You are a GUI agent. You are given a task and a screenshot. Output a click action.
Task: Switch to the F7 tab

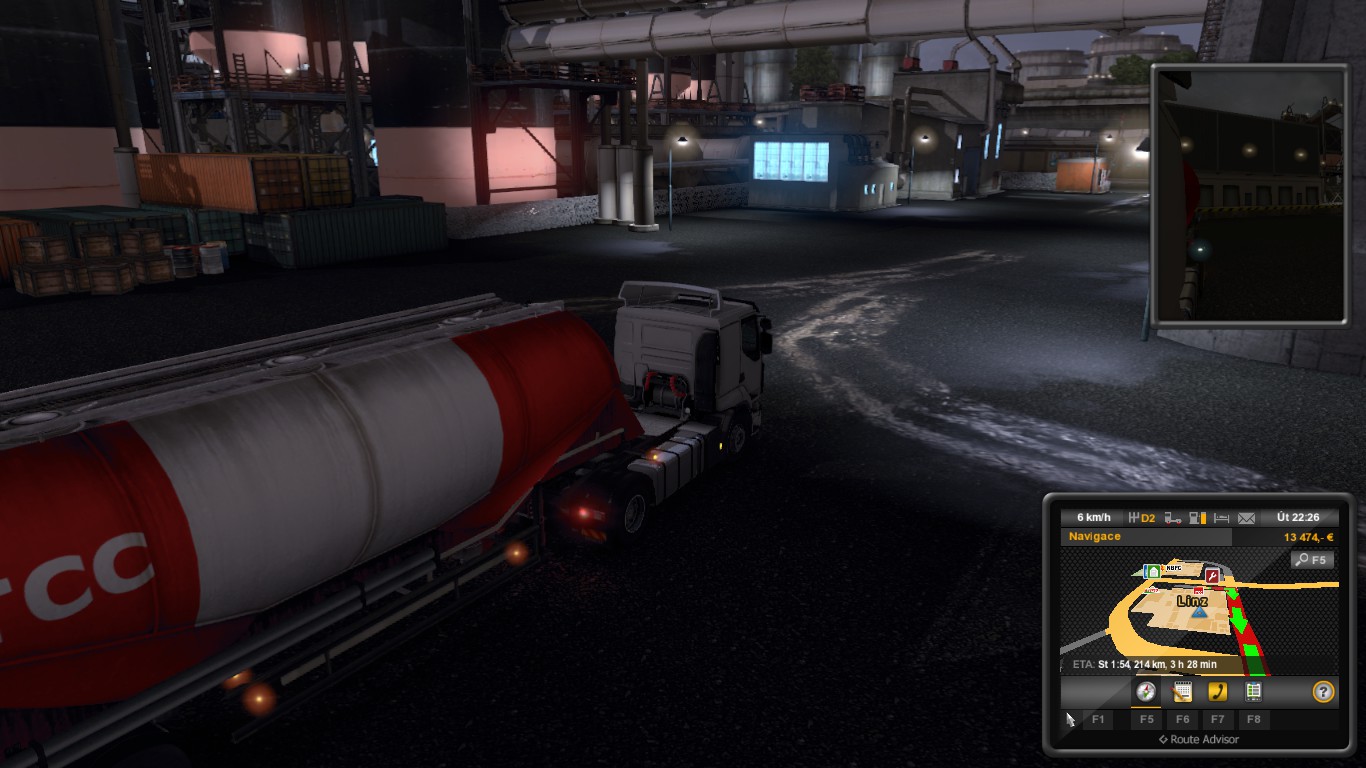point(1218,720)
